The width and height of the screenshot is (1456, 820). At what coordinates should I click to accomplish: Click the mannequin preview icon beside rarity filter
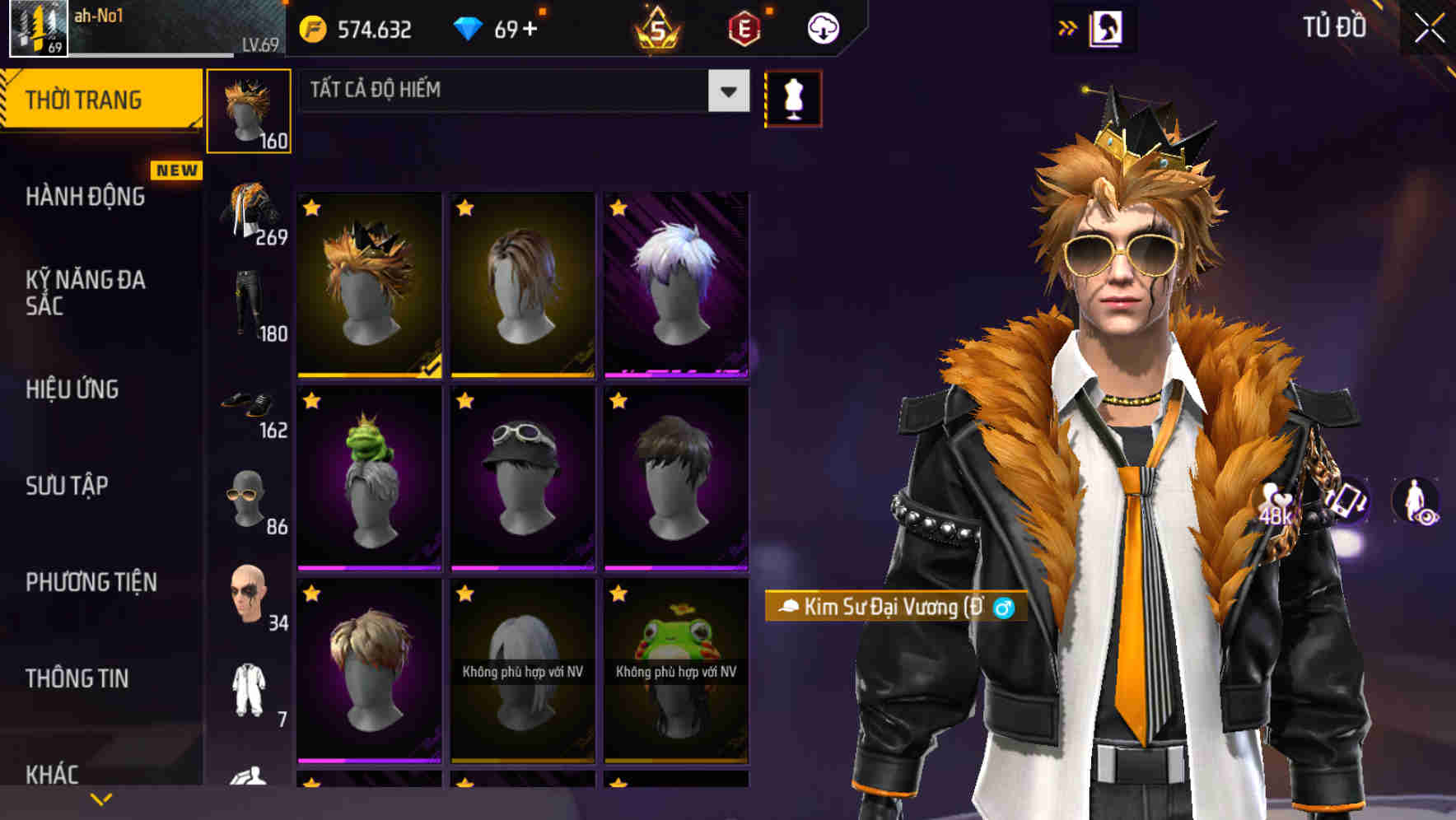pyautogui.click(x=793, y=97)
